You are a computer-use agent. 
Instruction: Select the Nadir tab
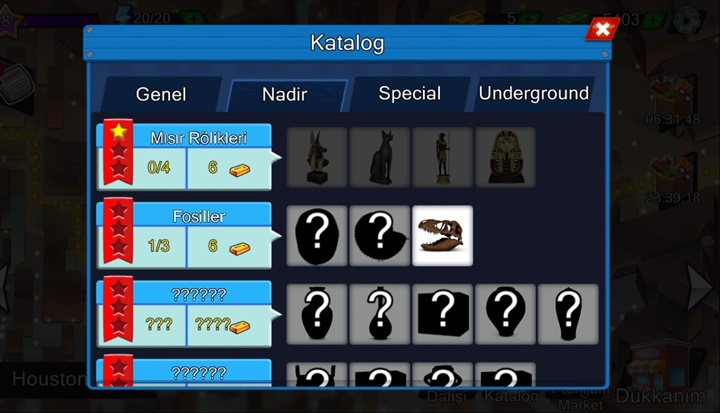click(285, 95)
